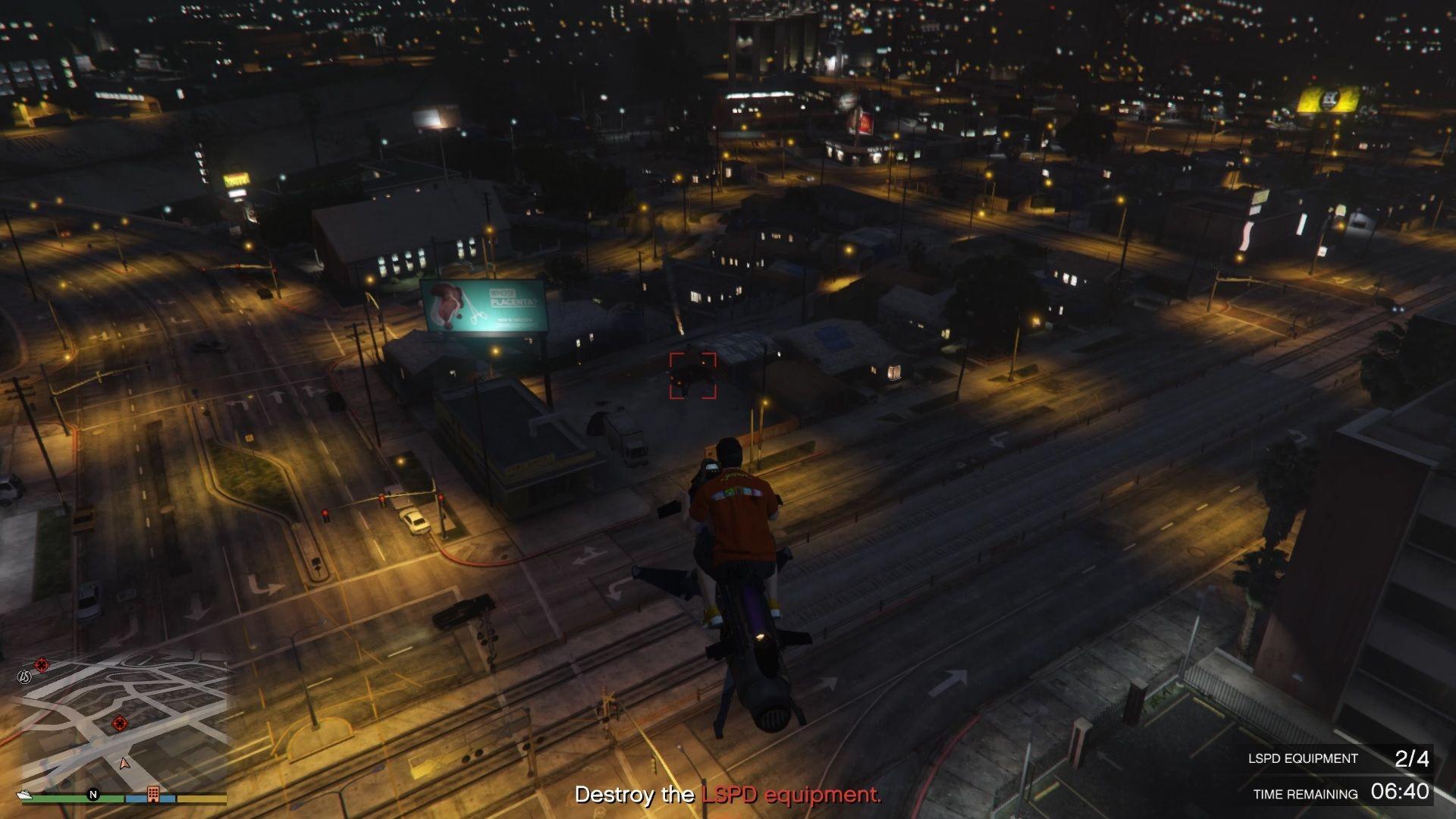This screenshot has height=819, width=1456.
Task: Click the building icon on the health bar
Action: [x=153, y=794]
